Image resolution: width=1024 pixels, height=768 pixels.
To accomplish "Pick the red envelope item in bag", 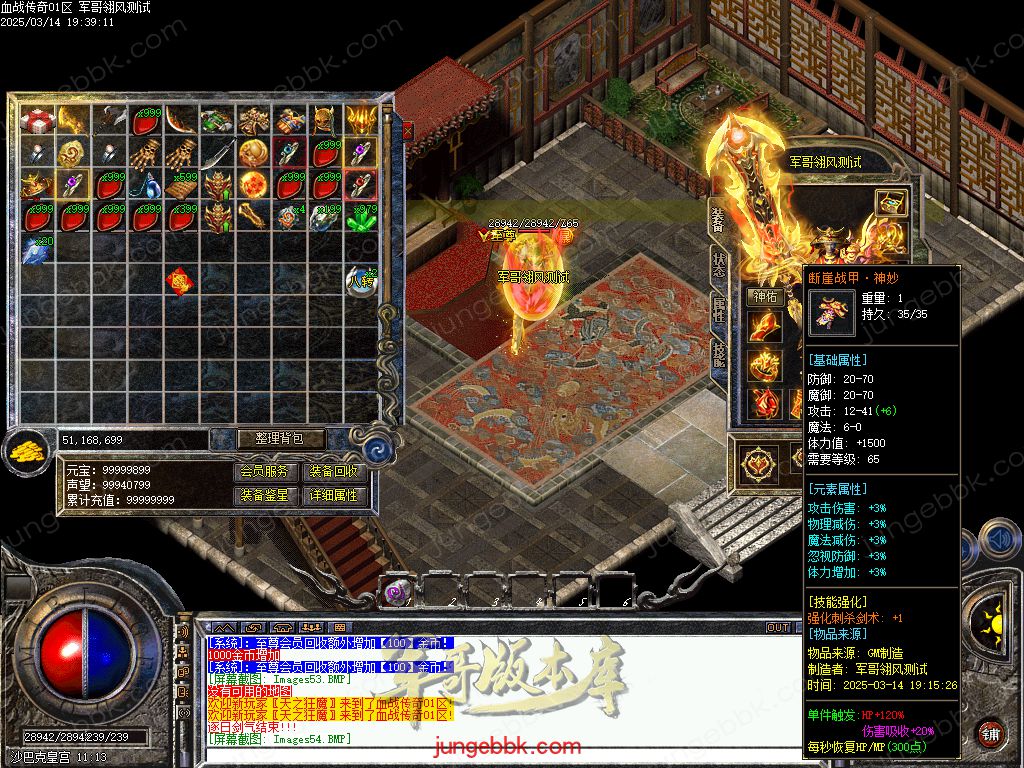I will 181,281.
